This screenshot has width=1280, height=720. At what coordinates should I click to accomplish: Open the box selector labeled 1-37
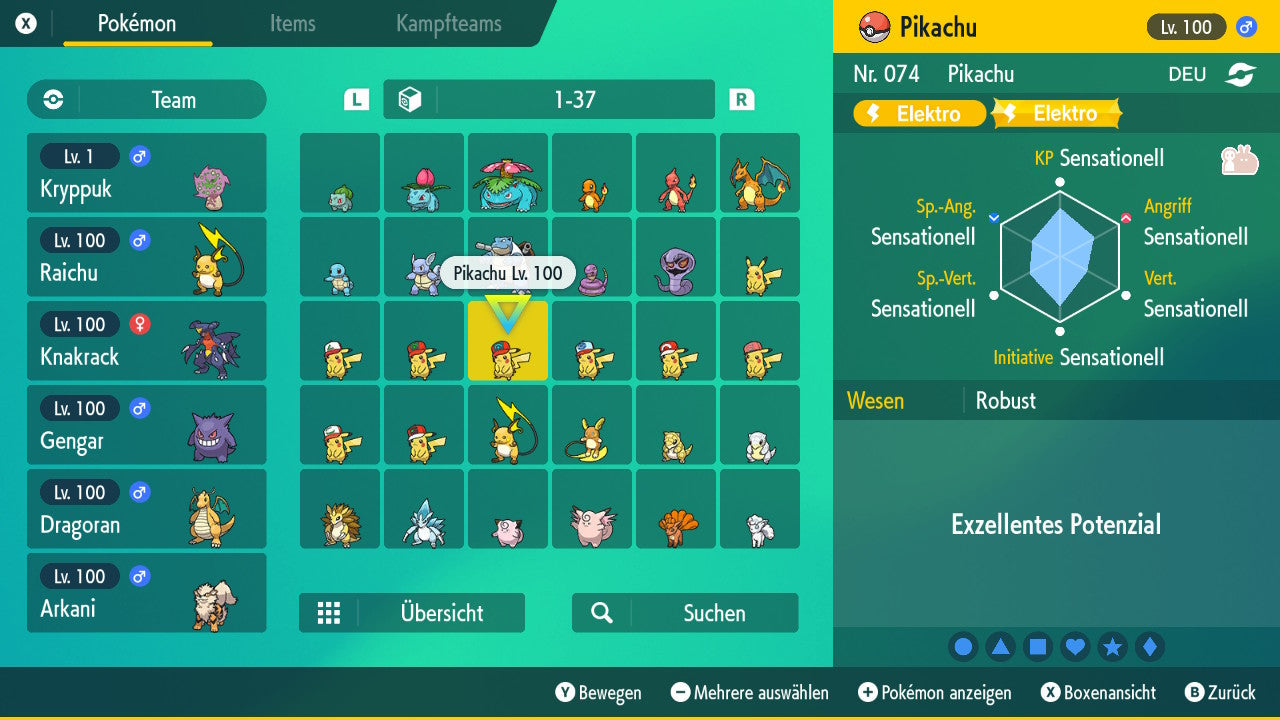coord(550,99)
